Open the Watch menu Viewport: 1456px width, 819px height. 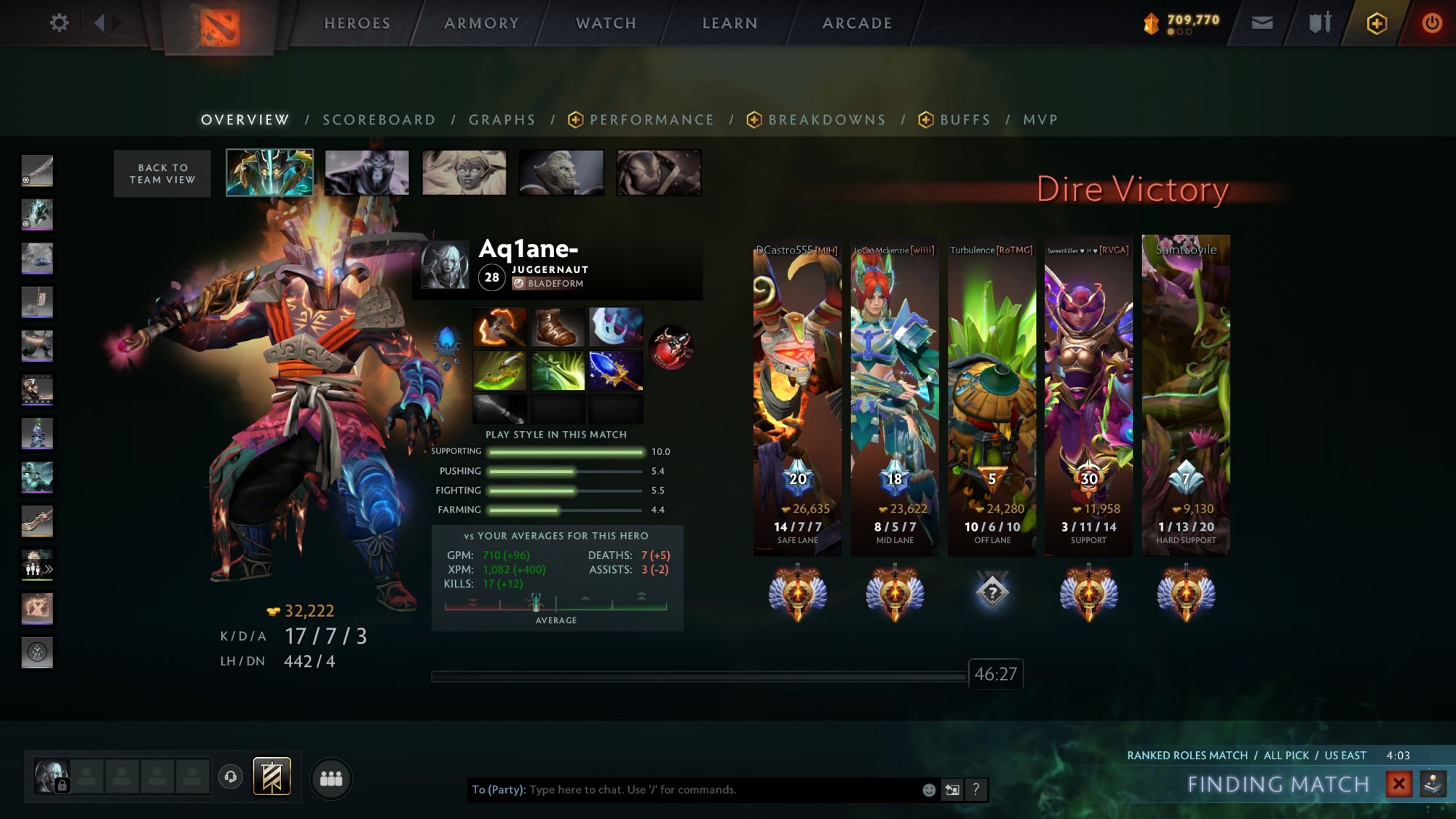[606, 23]
